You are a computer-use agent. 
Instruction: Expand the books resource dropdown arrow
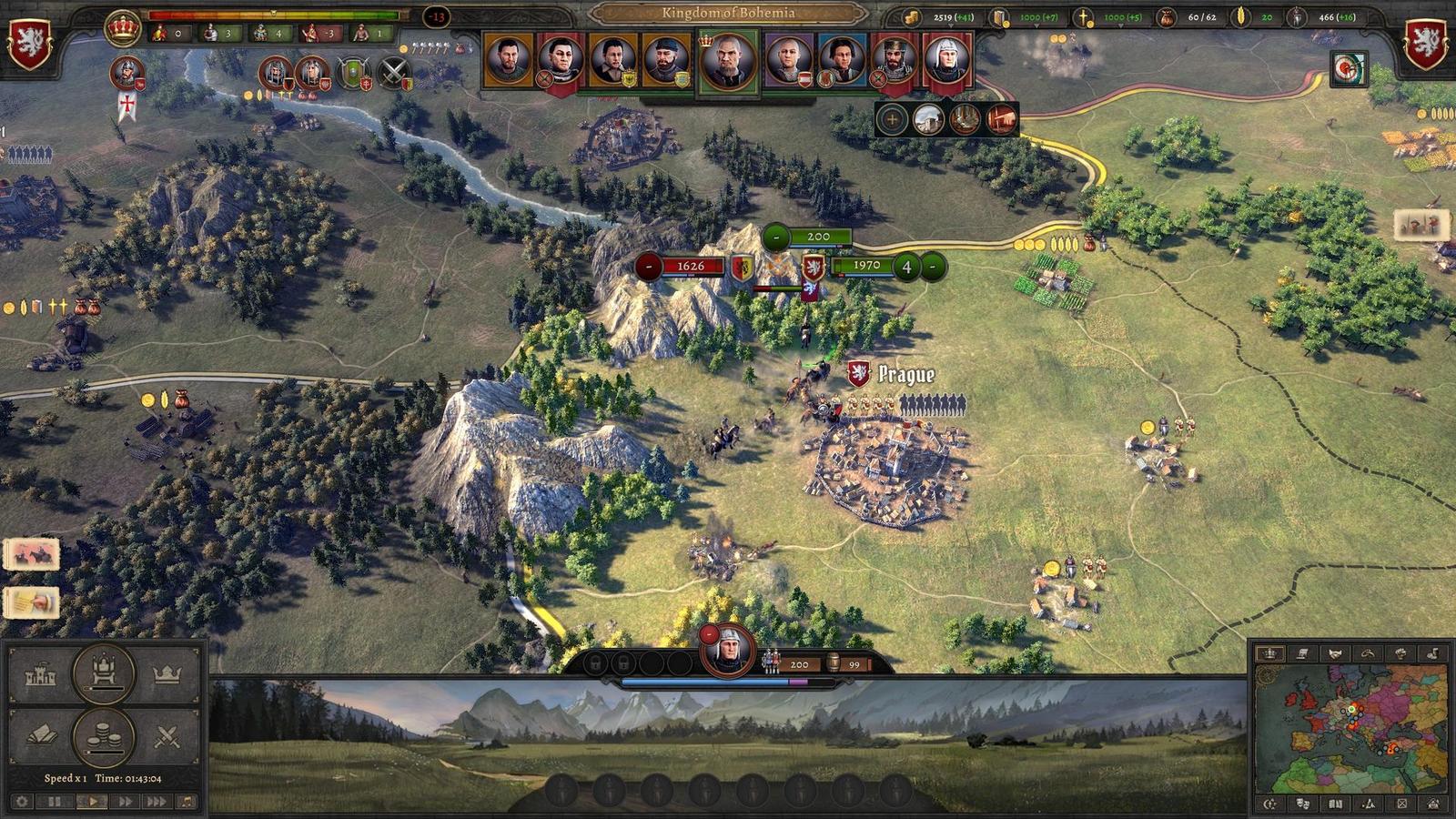(x=1036, y=25)
